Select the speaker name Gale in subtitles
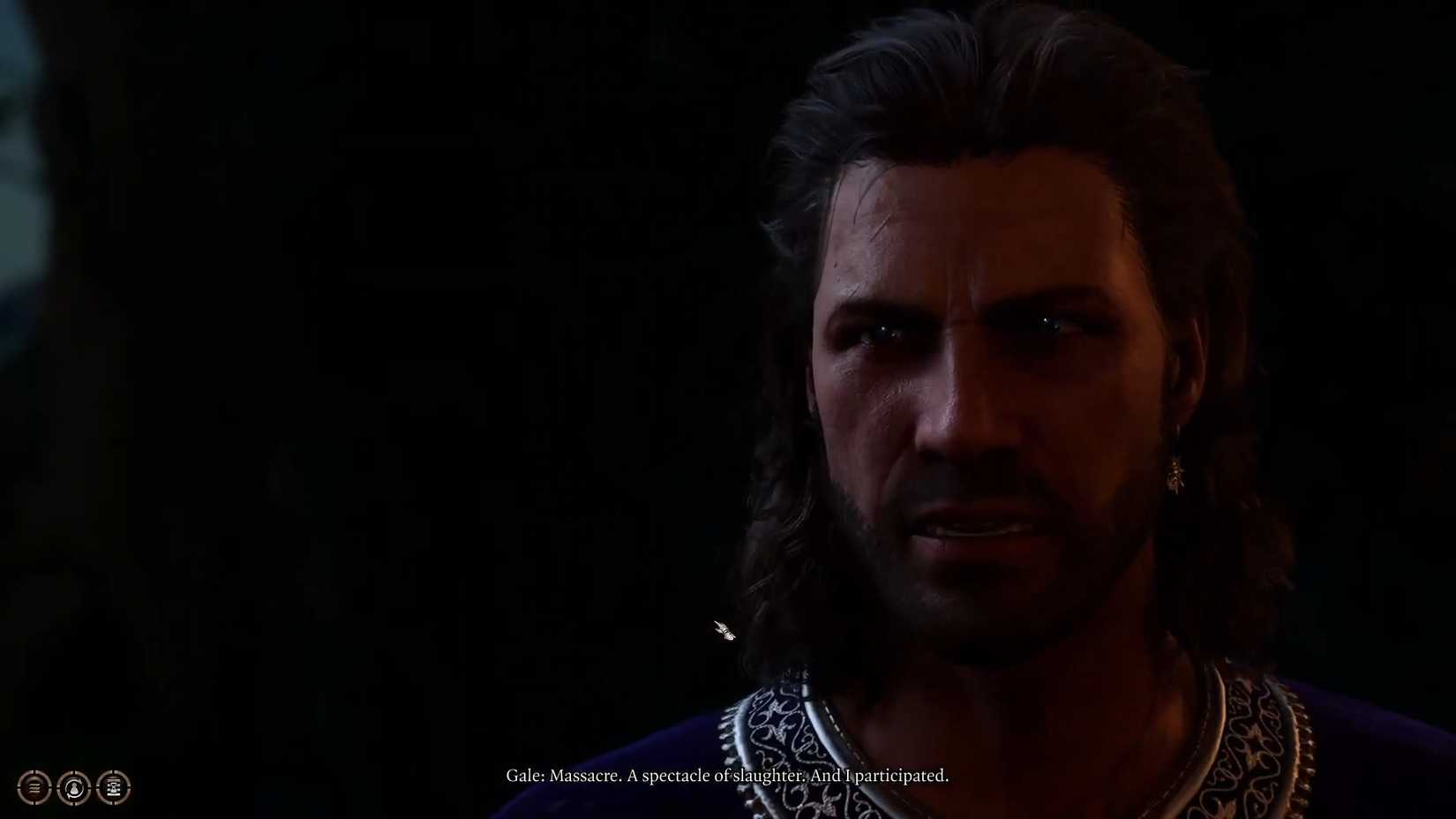Viewport: 1456px width, 819px height. point(522,776)
